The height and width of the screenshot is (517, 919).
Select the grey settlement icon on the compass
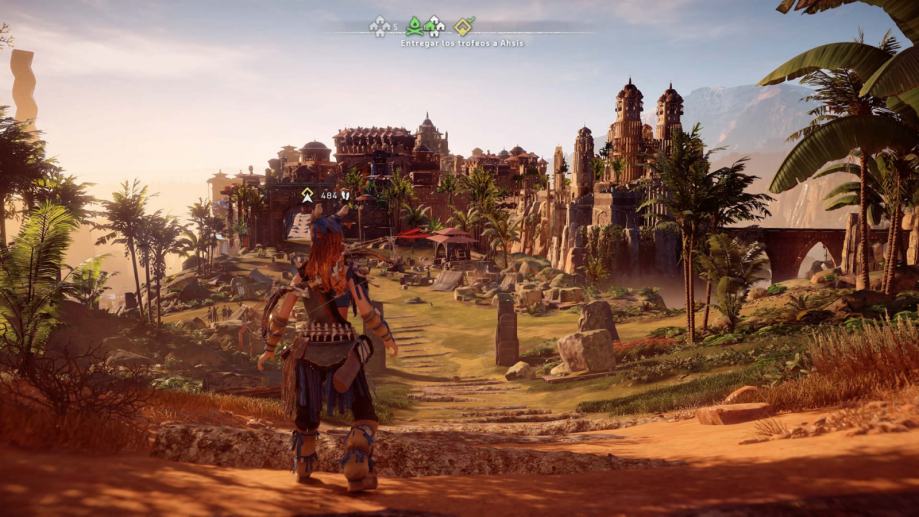point(379,27)
